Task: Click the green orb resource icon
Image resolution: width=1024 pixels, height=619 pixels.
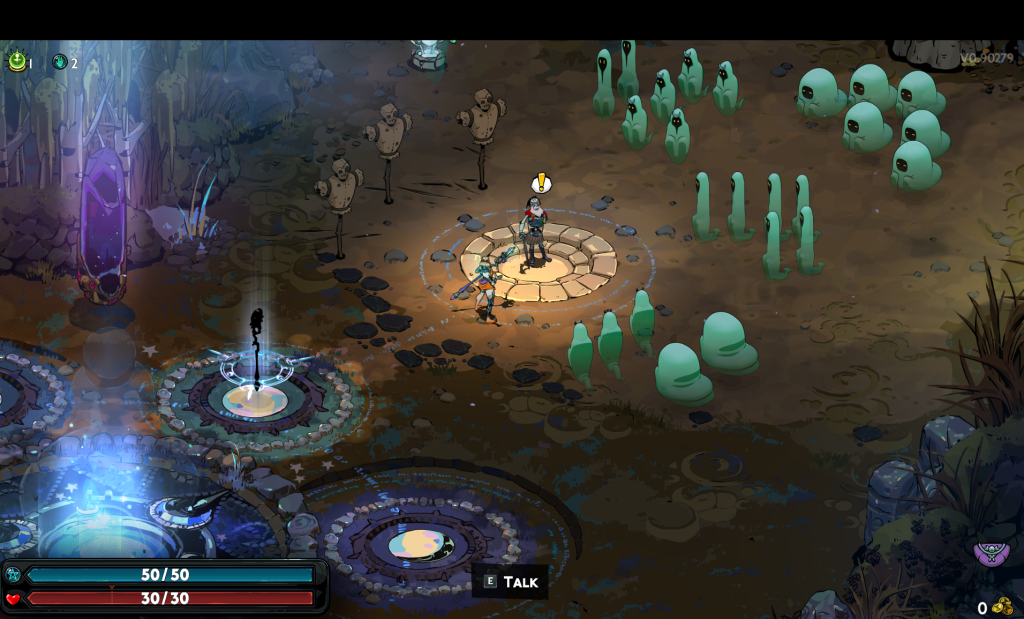Action: point(17,62)
